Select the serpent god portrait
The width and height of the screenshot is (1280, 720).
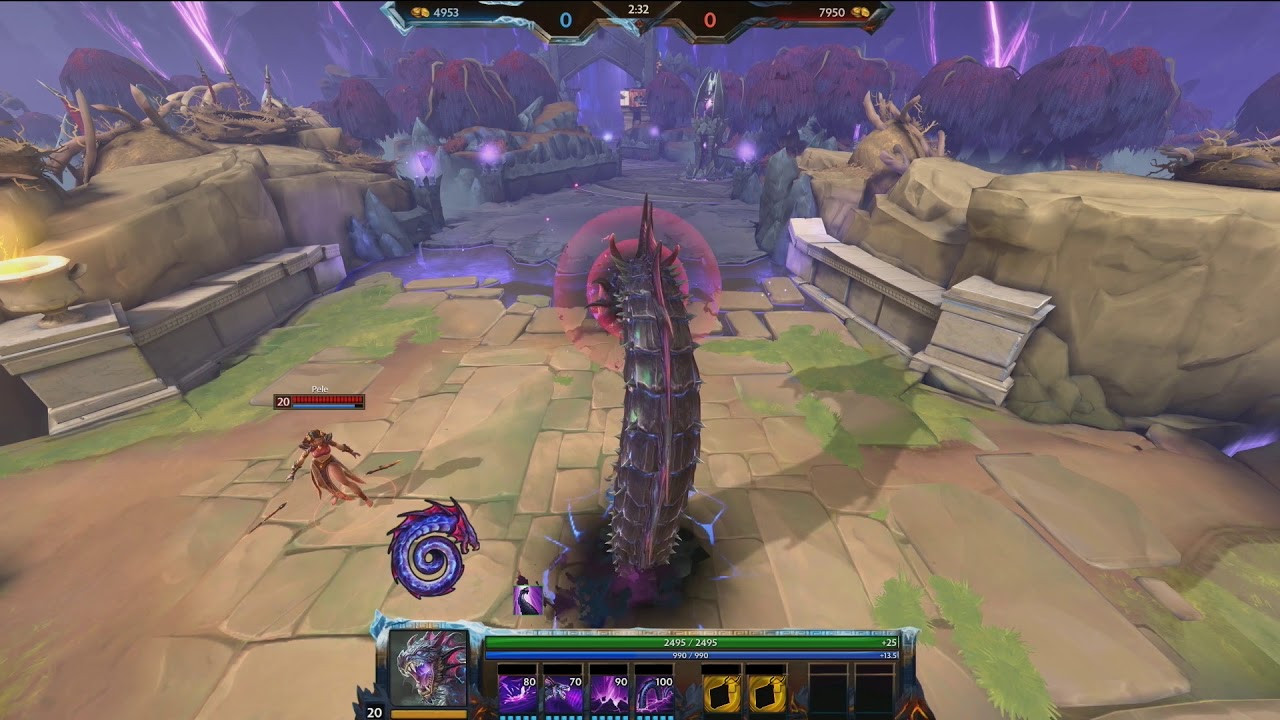point(428,668)
